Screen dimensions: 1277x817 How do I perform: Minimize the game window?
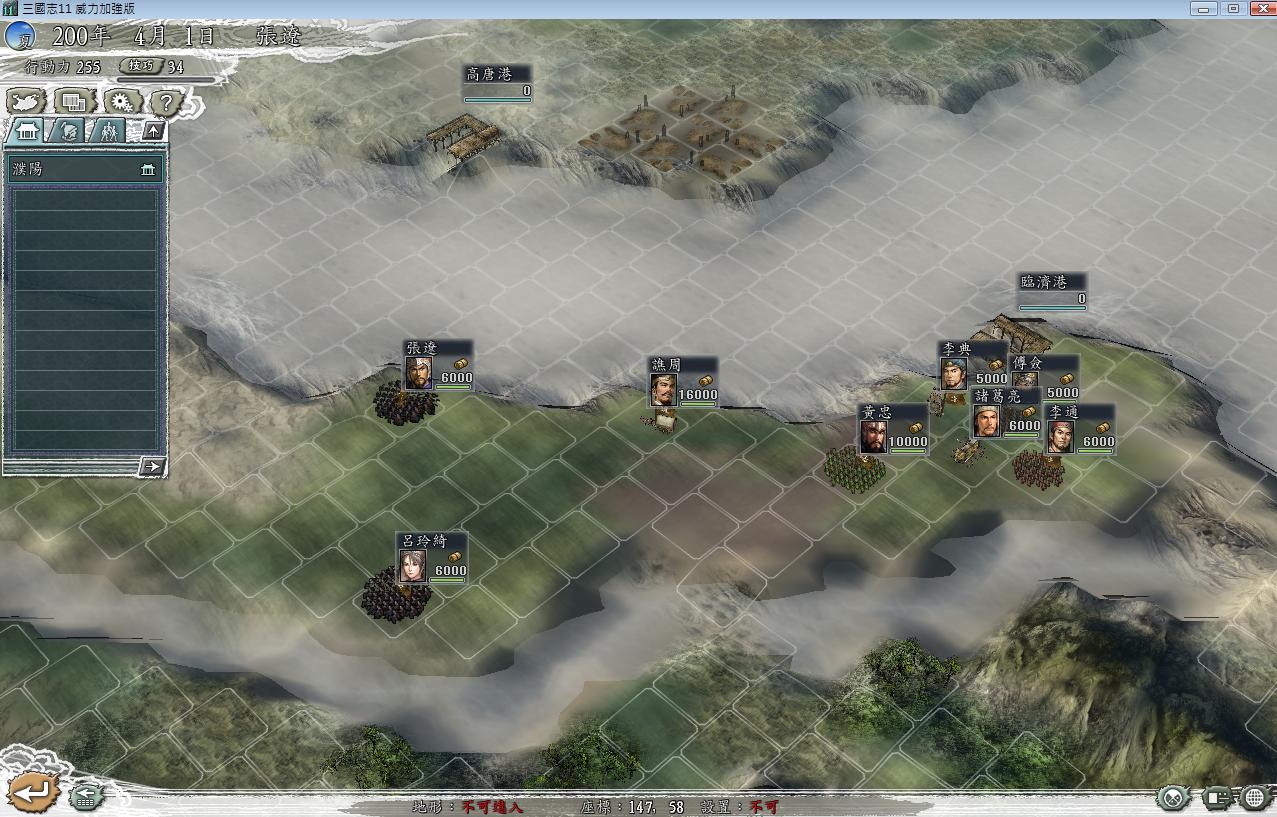coord(1205,8)
